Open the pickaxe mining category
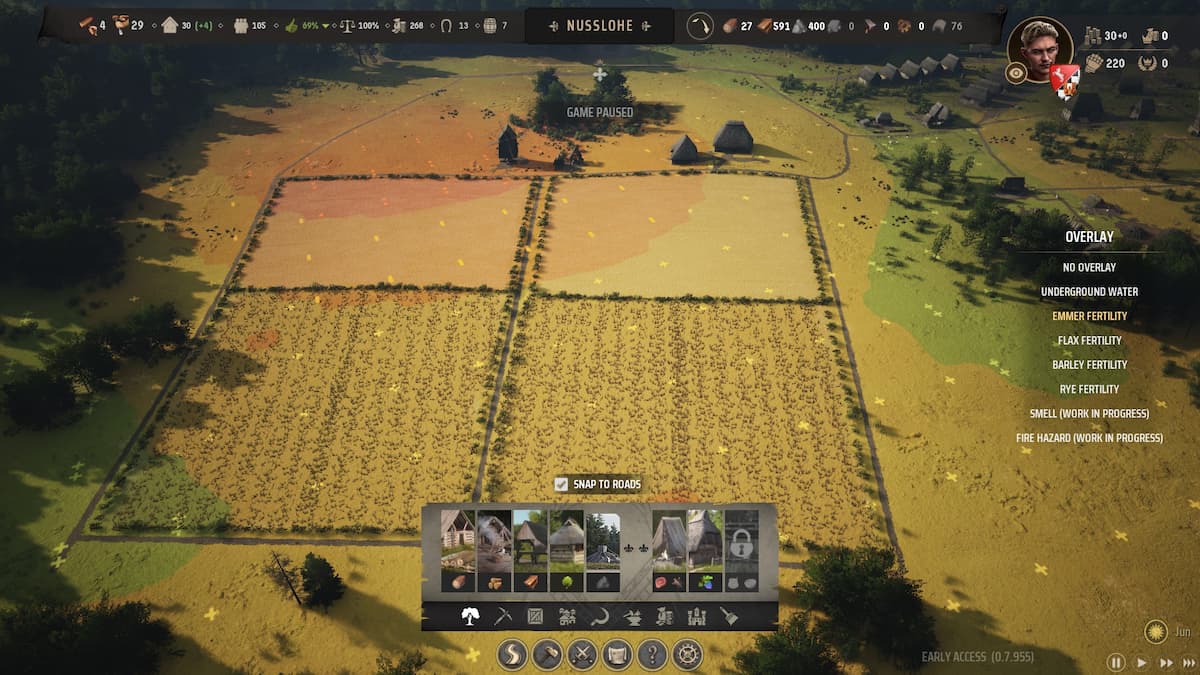 pos(503,617)
